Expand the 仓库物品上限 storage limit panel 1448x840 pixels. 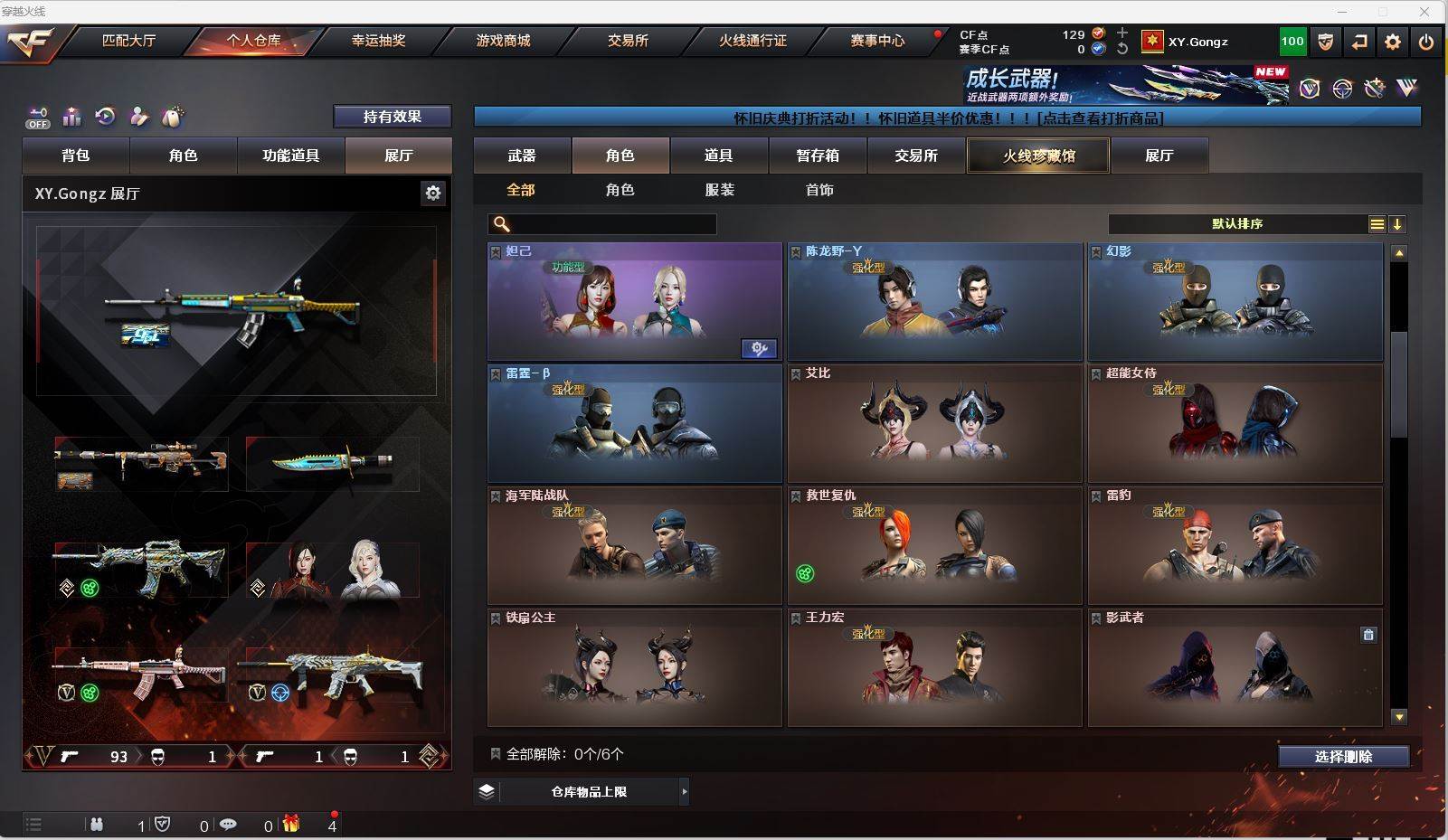[x=589, y=792]
